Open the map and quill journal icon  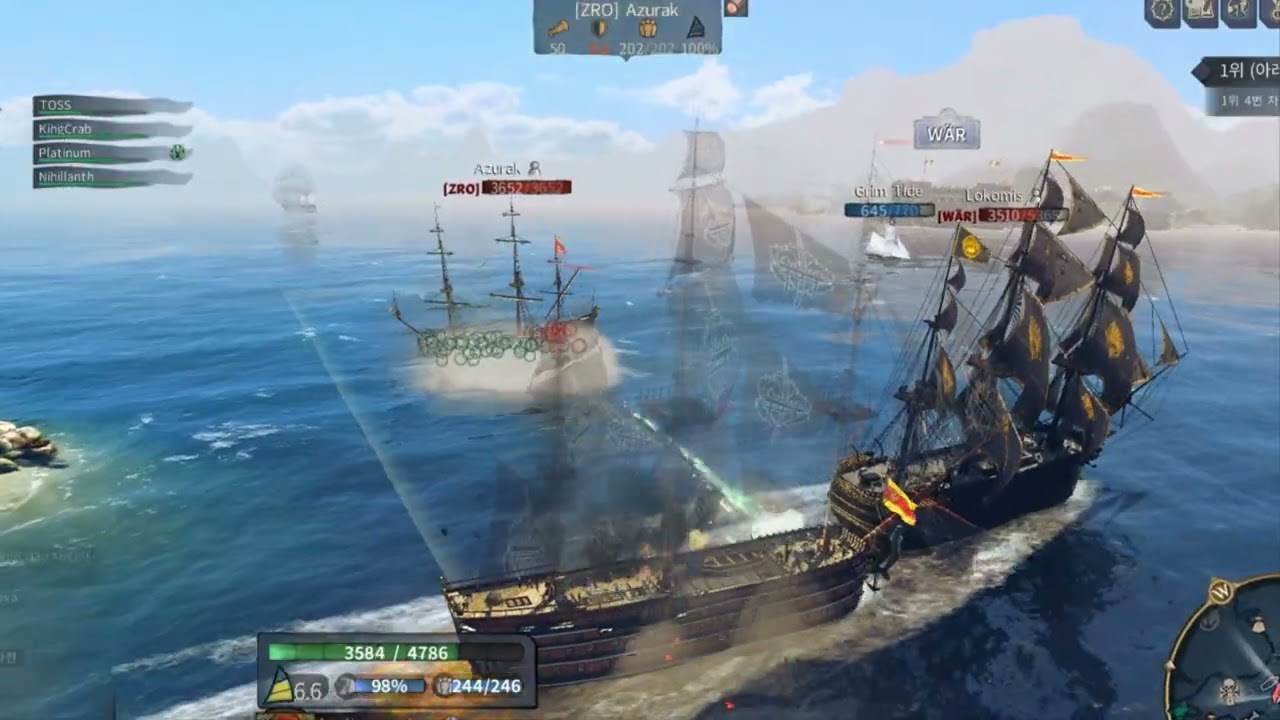point(1200,11)
